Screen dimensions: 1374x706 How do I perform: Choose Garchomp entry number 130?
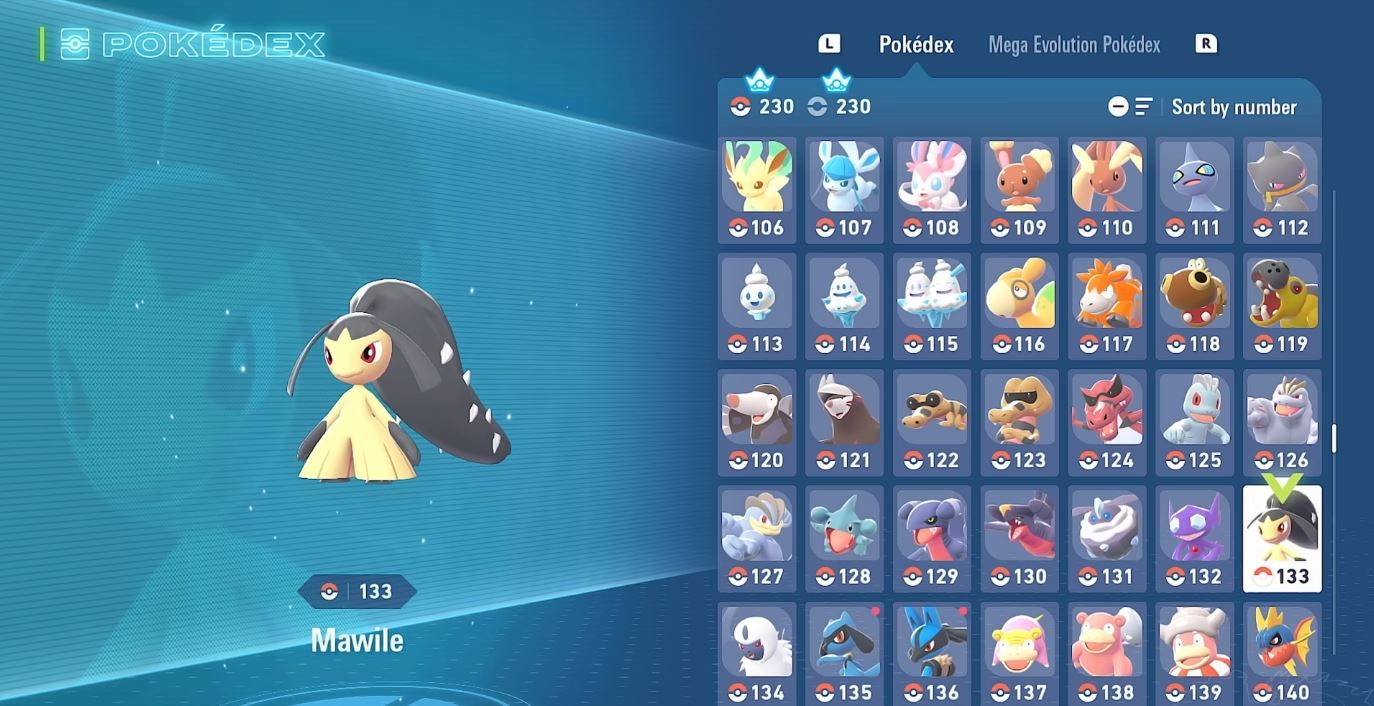(1019, 538)
